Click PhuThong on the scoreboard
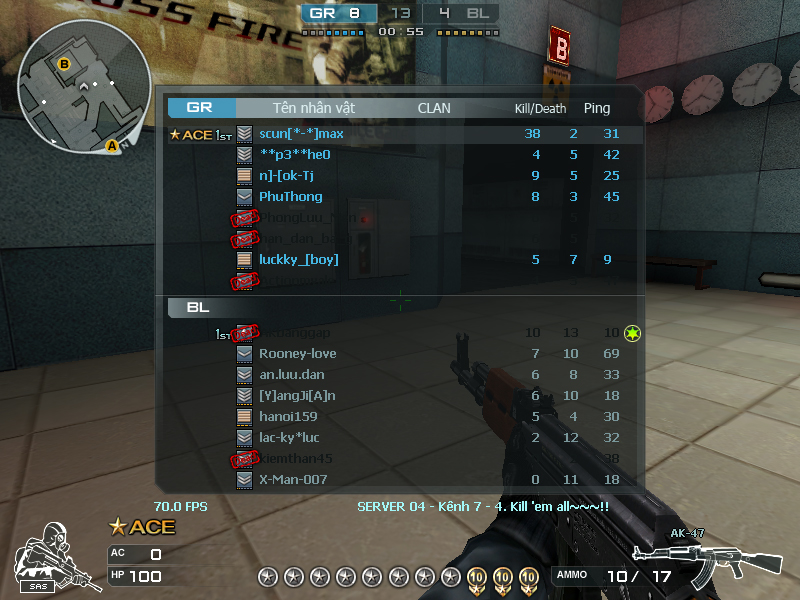The image size is (800, 600). coord(290,197)
